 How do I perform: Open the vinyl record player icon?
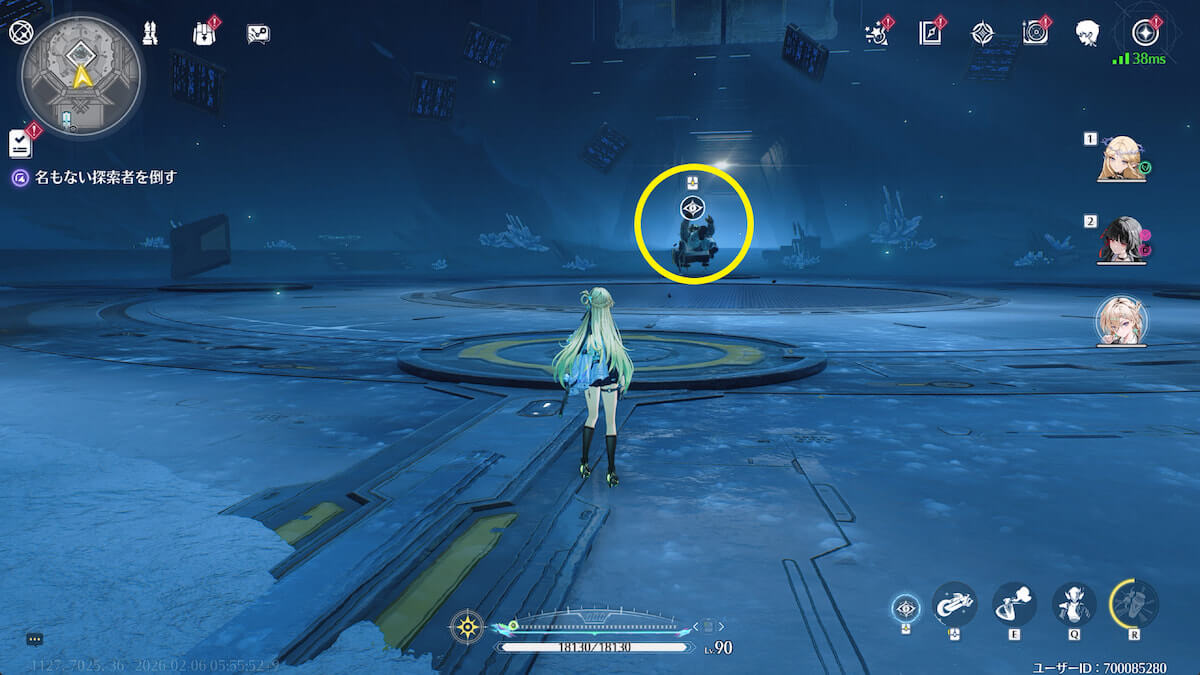pos(1035,33)
